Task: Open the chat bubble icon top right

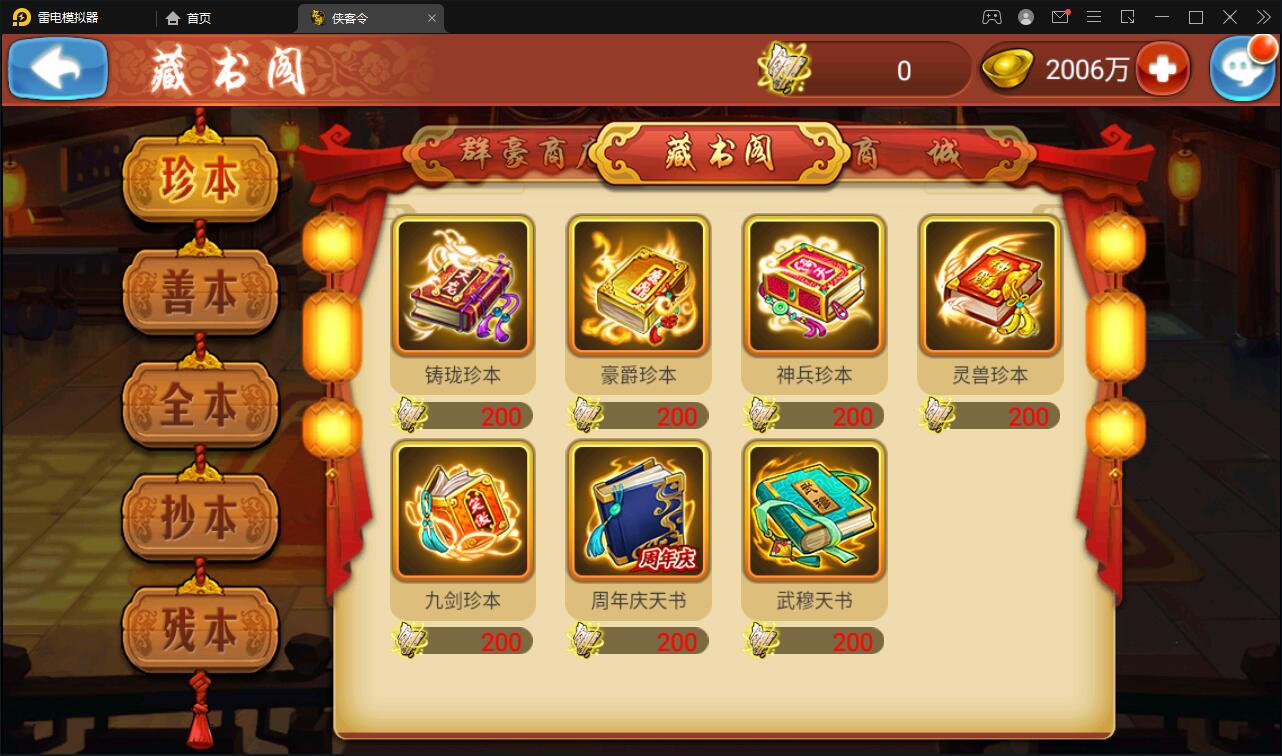Action: 1242,69
